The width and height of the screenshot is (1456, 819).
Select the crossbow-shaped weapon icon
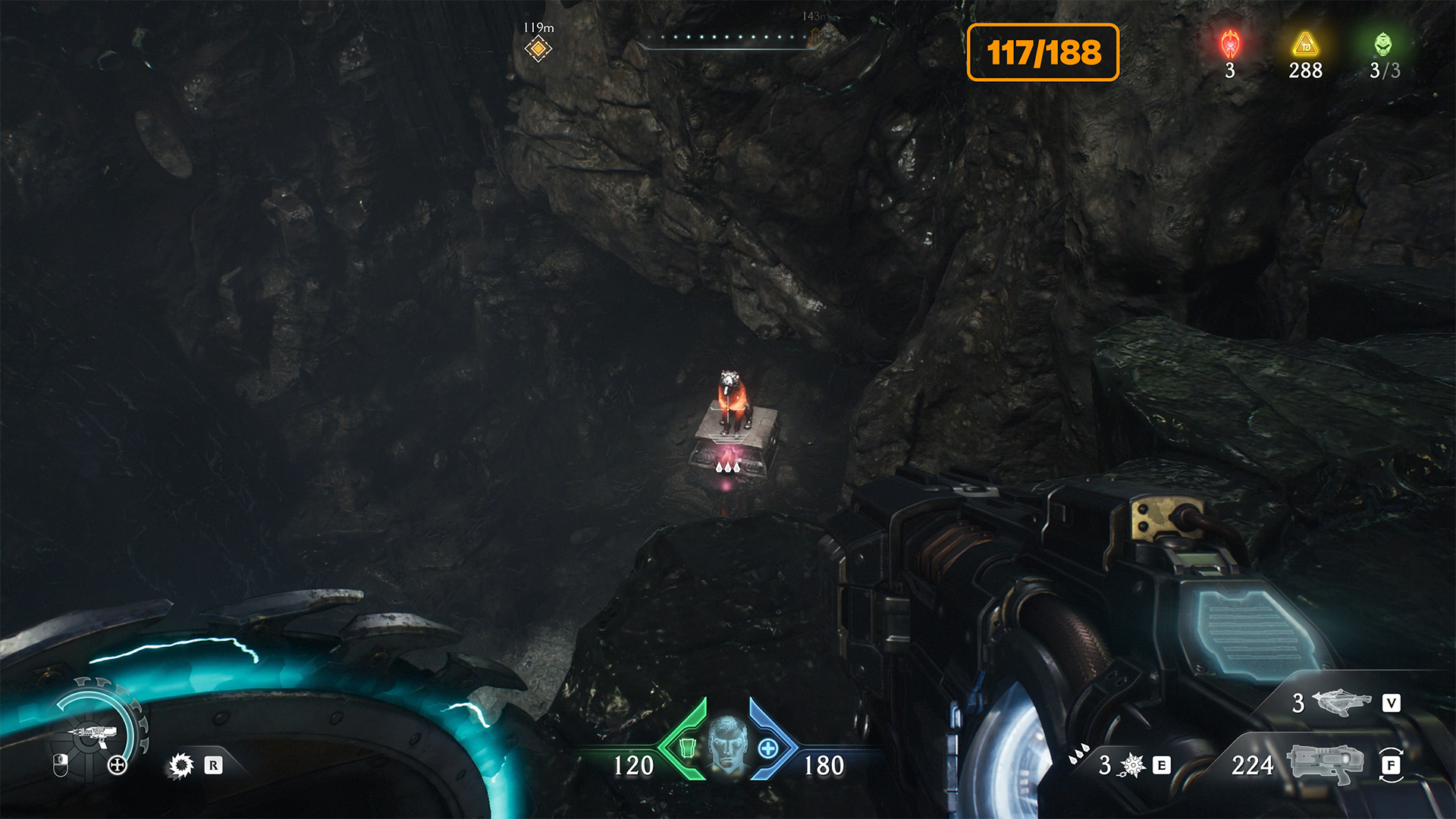(x=1341, y=702)
